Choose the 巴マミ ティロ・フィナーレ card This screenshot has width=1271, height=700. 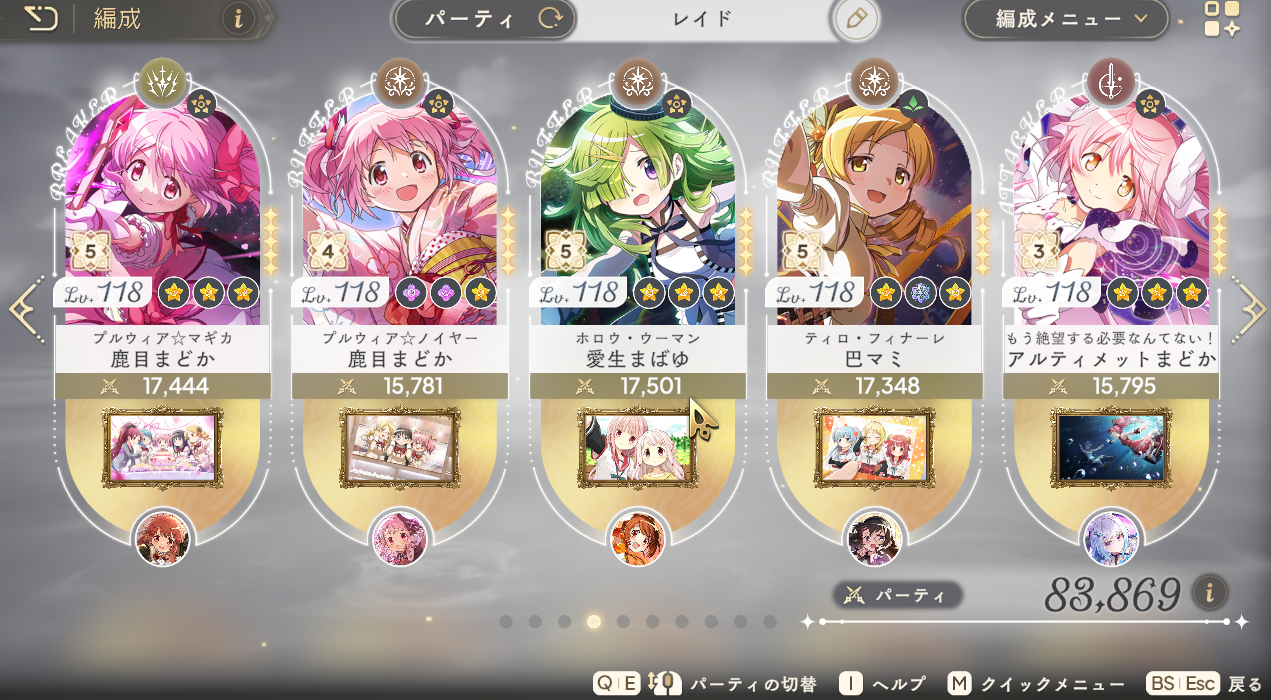pos(874,220)
